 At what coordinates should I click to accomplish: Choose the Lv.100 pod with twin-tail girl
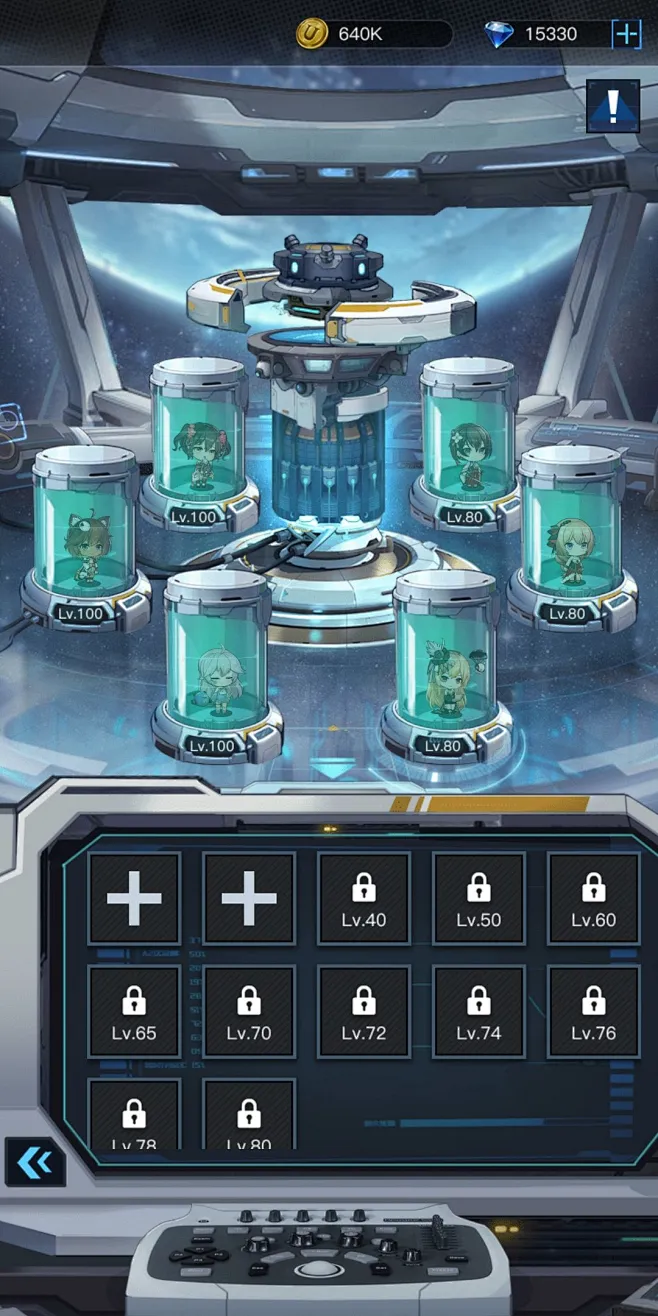[197, 445]
